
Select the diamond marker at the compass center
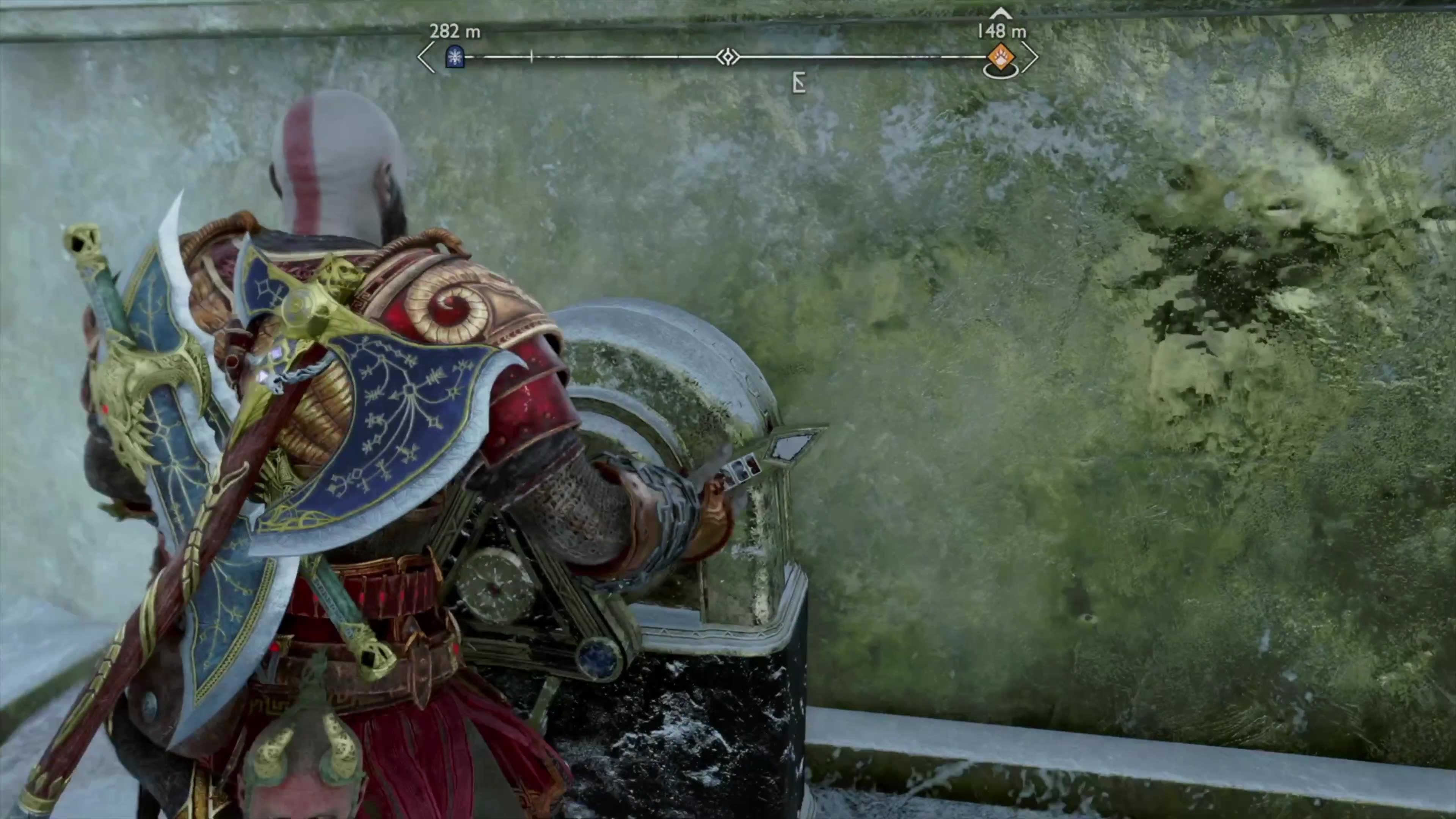point(728,57)
